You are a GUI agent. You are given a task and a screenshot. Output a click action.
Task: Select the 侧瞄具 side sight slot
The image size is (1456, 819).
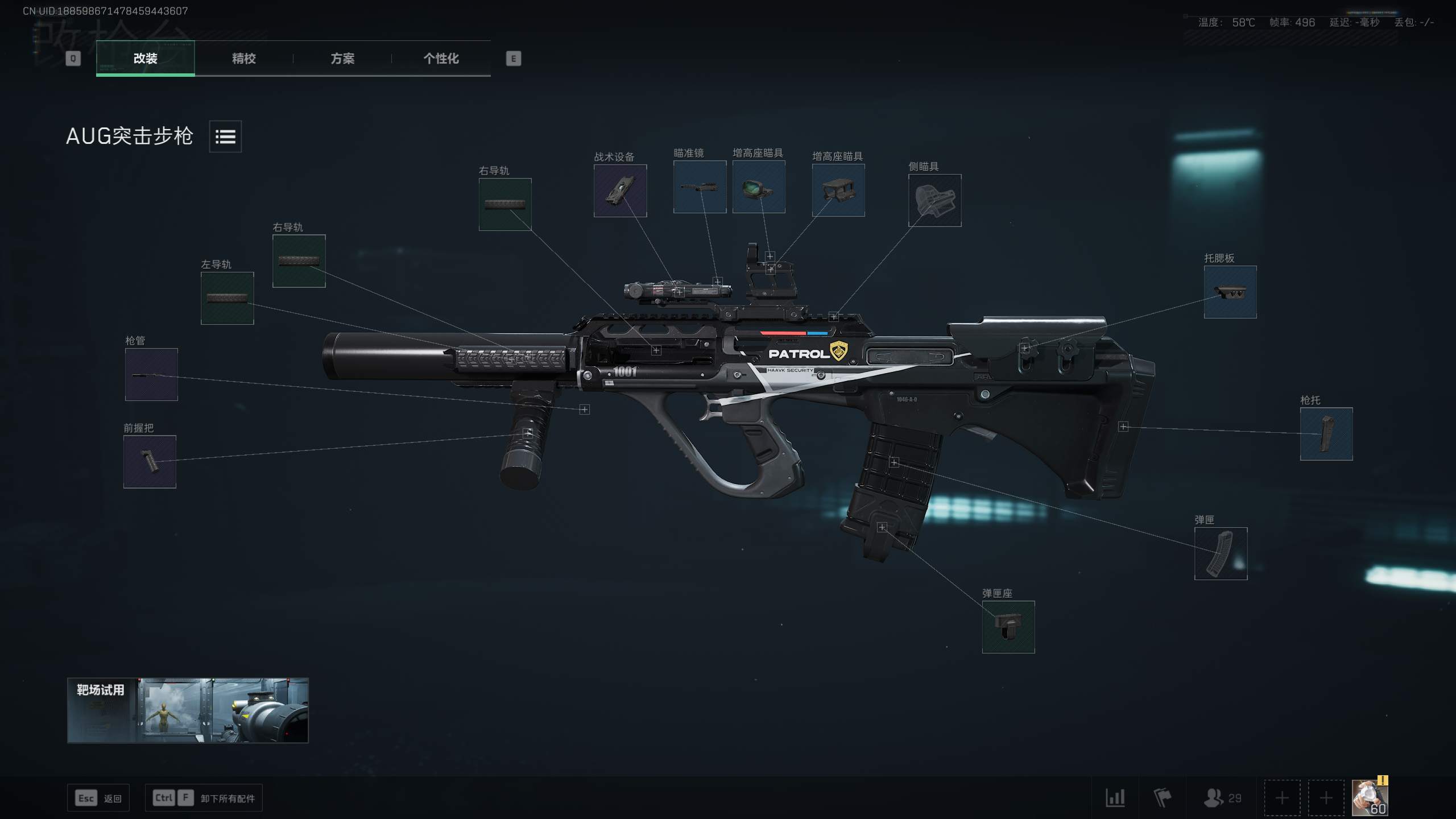click(x=934, y=200)
